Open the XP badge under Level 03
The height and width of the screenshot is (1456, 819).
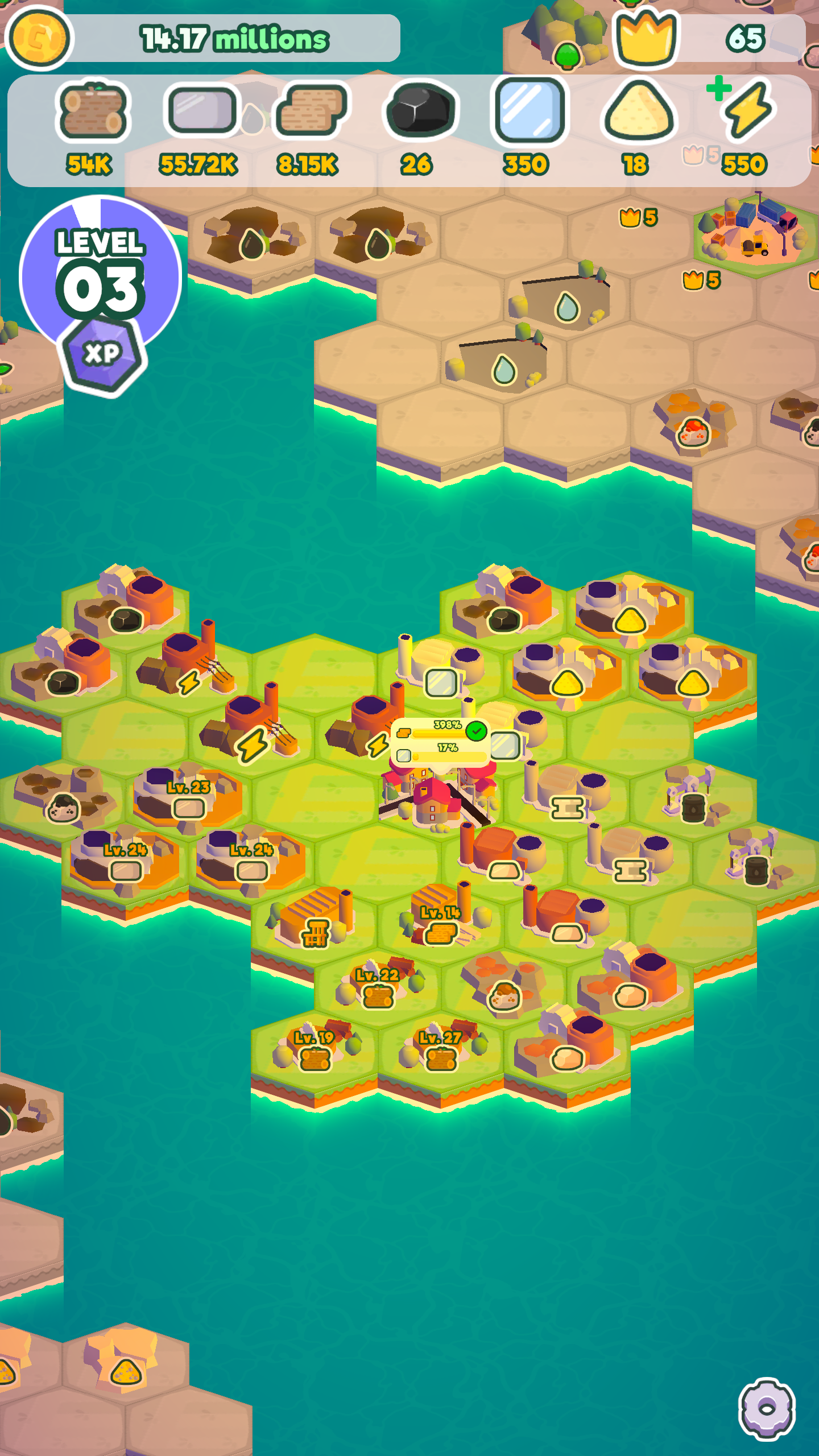(105, 353)
